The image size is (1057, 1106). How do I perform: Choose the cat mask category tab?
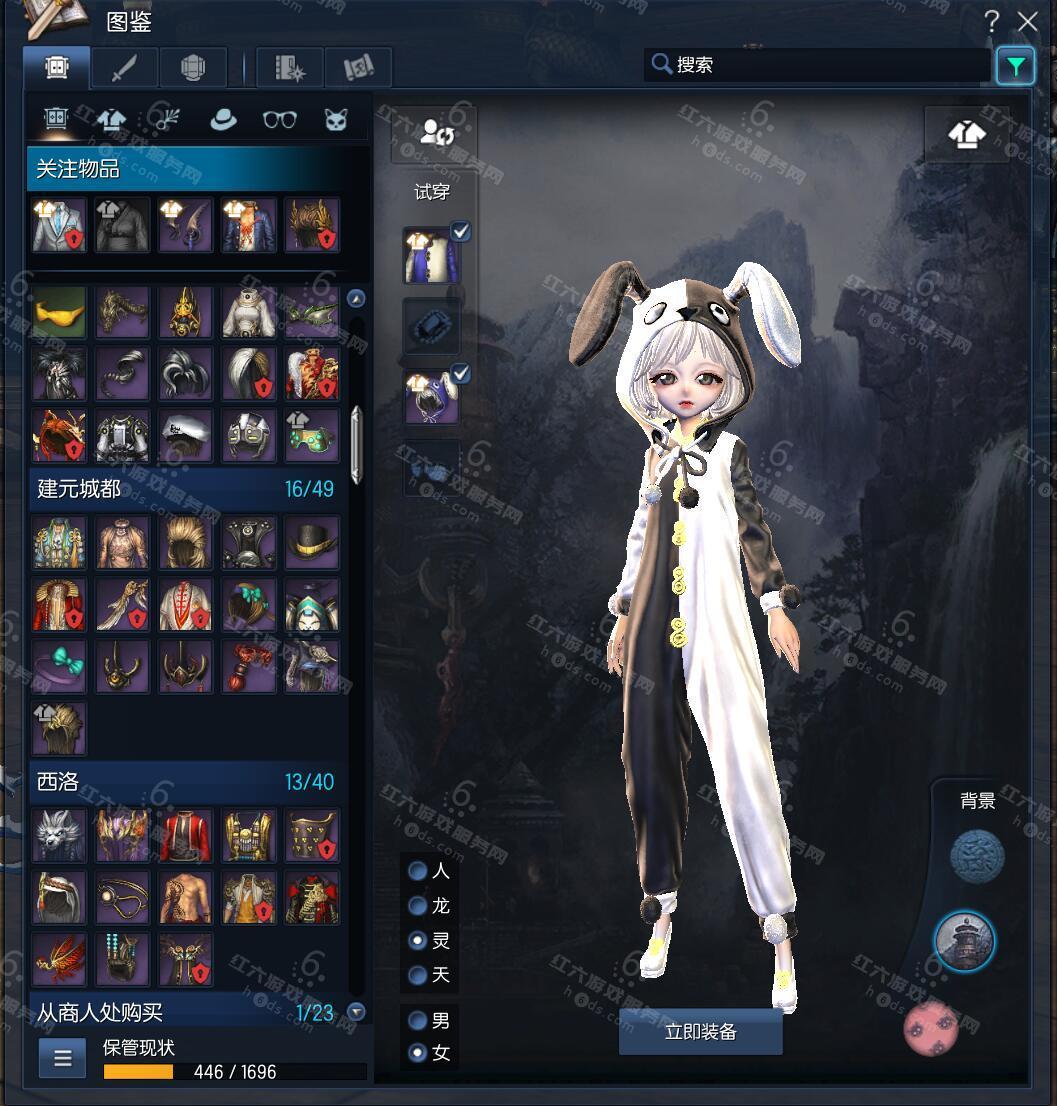[335, 120]
